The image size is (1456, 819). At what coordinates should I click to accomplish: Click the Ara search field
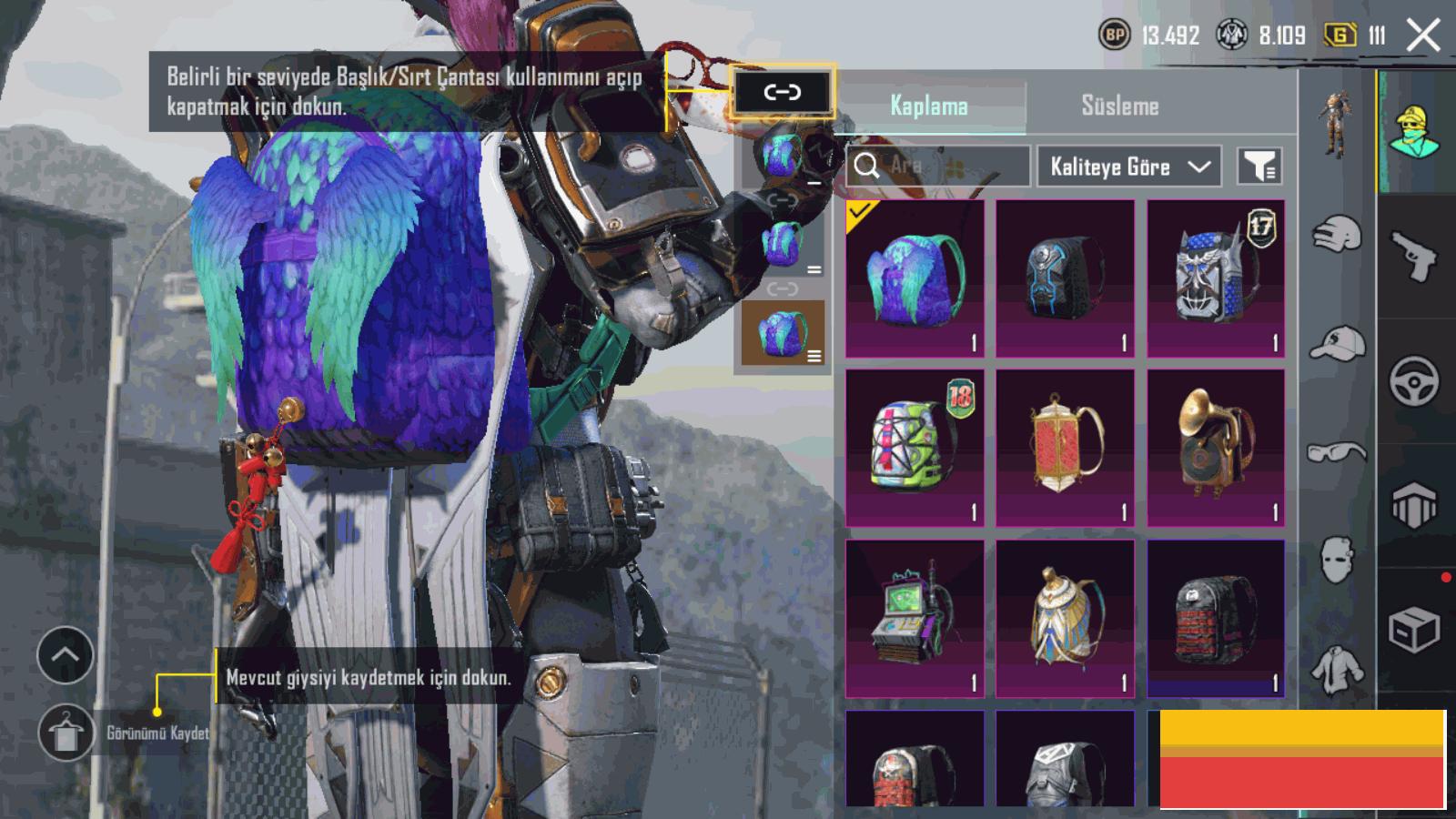[x=937, y=166]
